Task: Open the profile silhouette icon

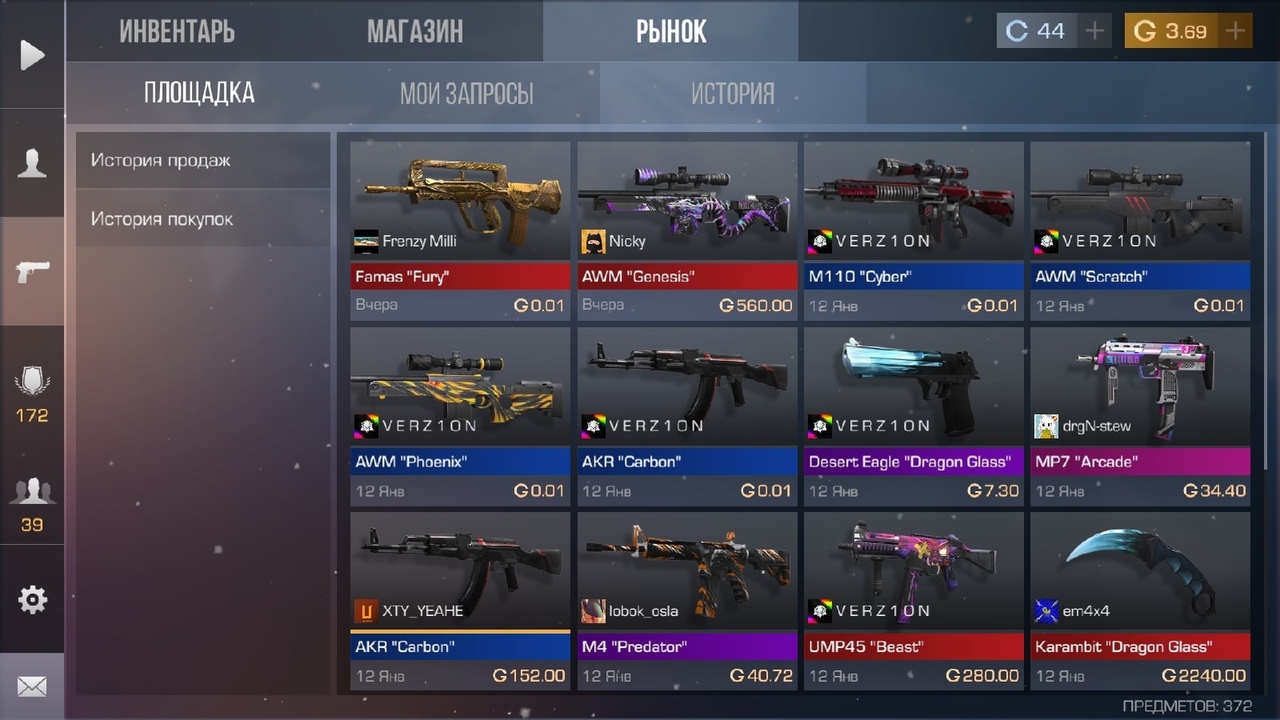Action: 32,162
